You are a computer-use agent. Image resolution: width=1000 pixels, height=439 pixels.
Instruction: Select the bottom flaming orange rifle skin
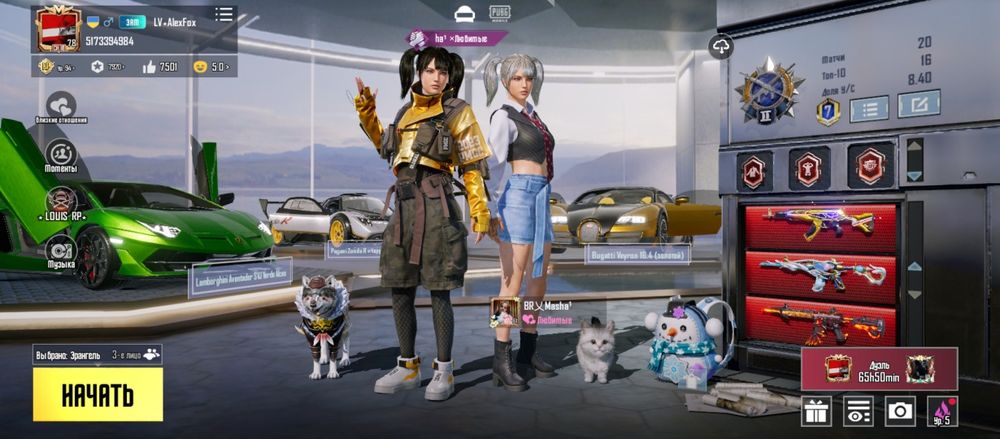point(820,321)
